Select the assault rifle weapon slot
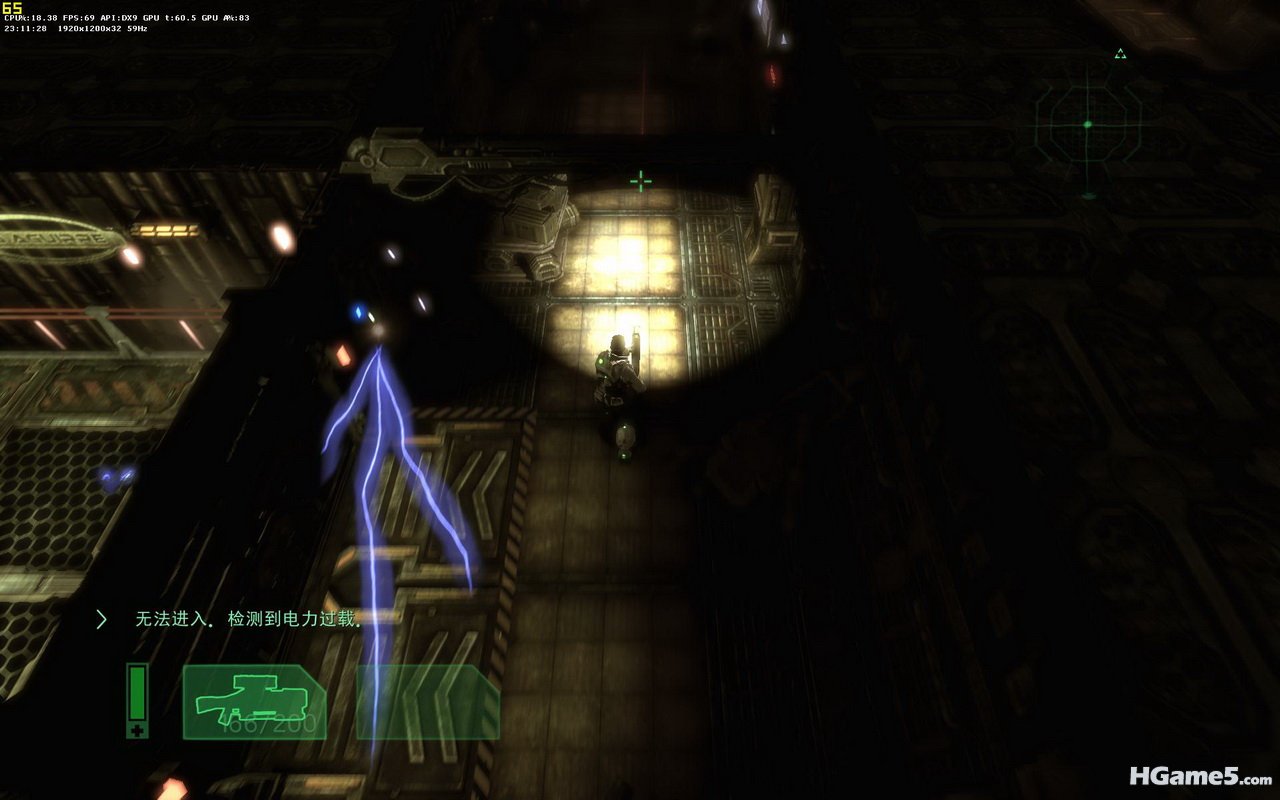This screenshot has width=1280, height=800. coord(254,702)
